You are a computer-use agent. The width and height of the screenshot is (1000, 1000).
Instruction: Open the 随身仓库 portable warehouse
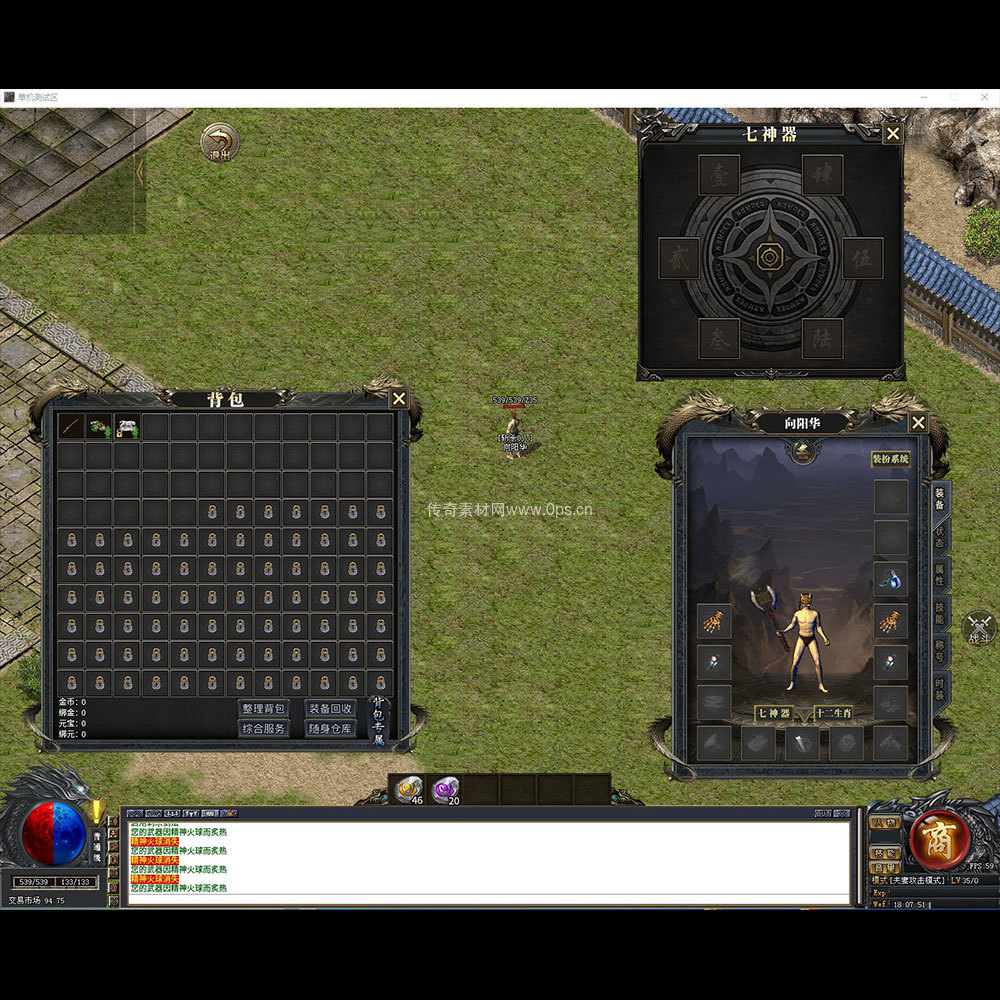330,728
